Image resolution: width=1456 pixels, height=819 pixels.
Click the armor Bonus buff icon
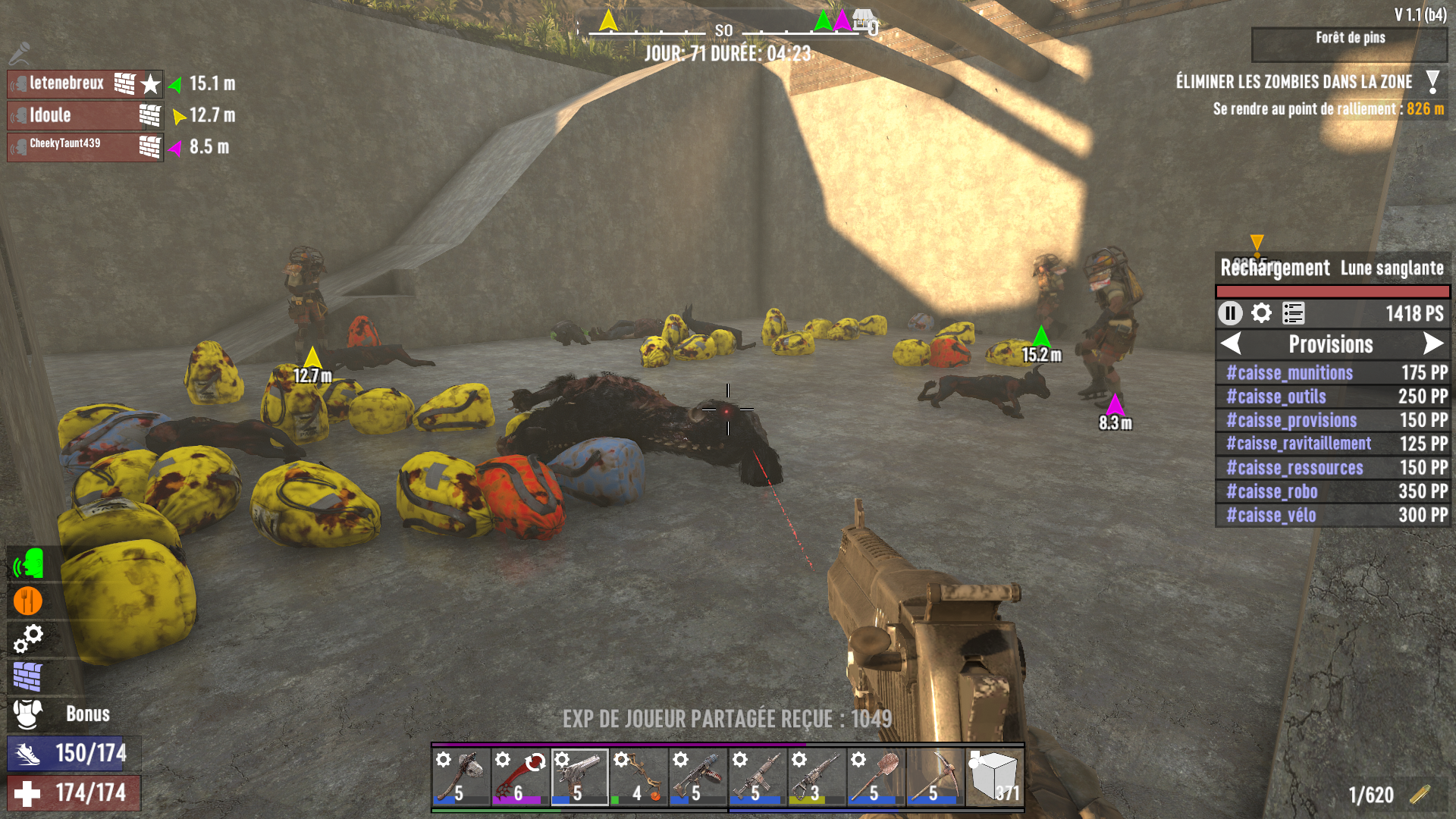pyautogui.click(x=28, y=714)
